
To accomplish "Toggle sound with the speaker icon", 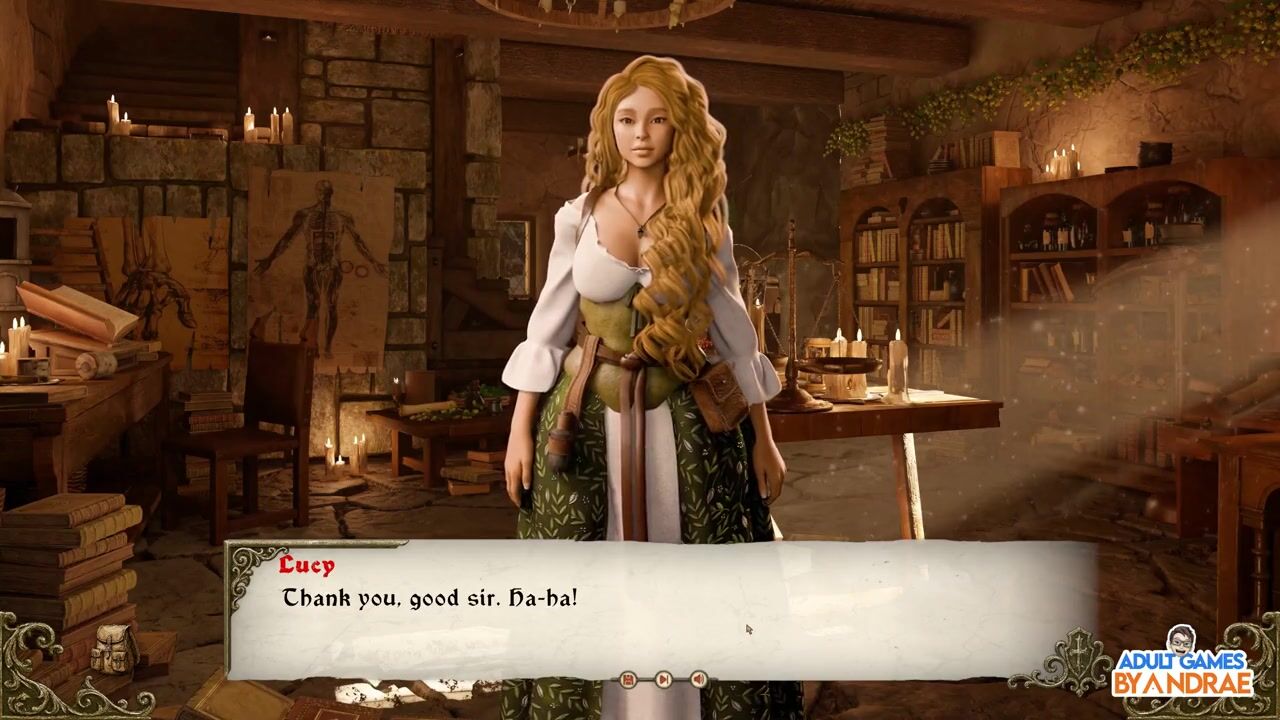I will tap(698, 680).
